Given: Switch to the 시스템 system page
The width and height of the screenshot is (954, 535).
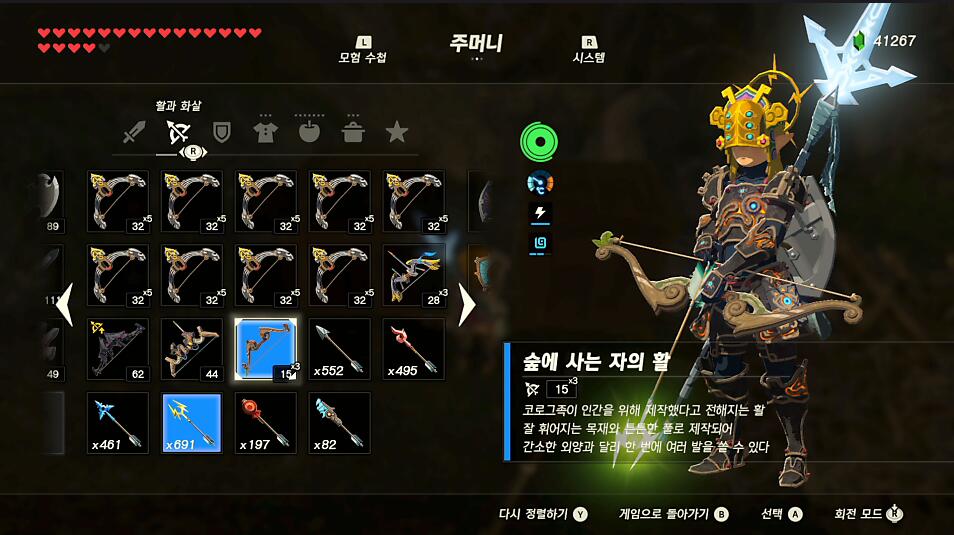Looking at the screenshot, I should click(588, 51).
